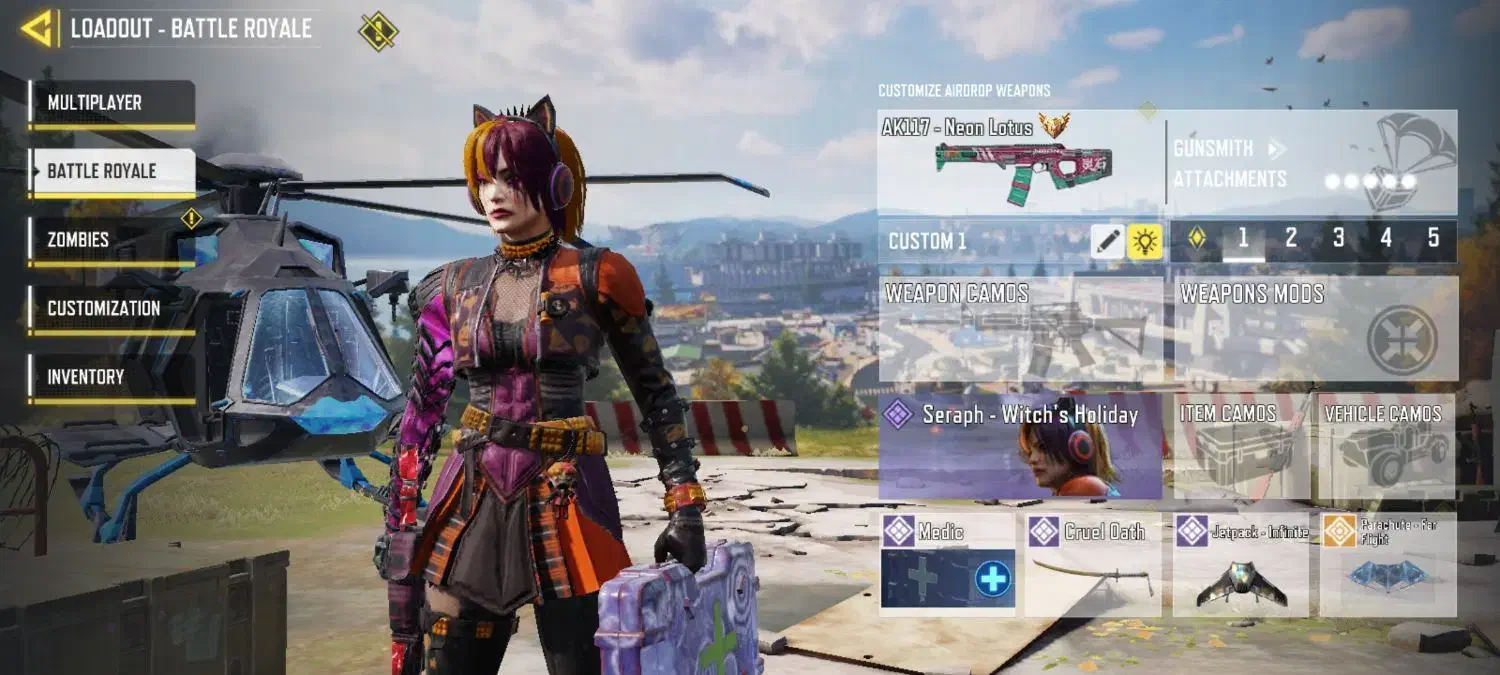Open the Item Camos tile
The image size is (1500, 675).
1240,446
